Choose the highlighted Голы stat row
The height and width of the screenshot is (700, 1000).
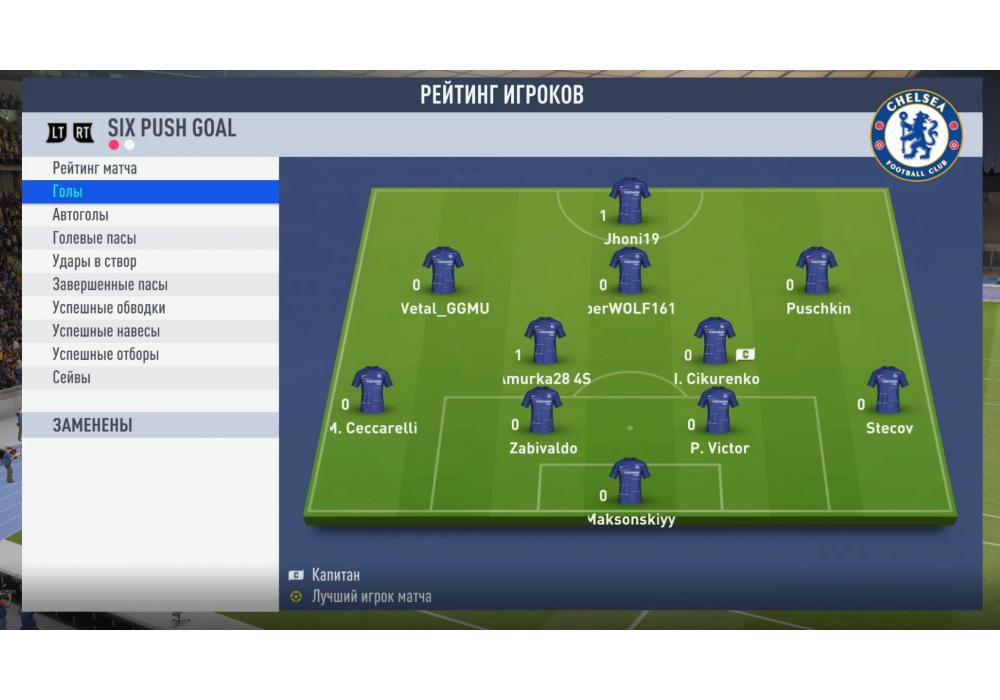click(x=150, y=191)
